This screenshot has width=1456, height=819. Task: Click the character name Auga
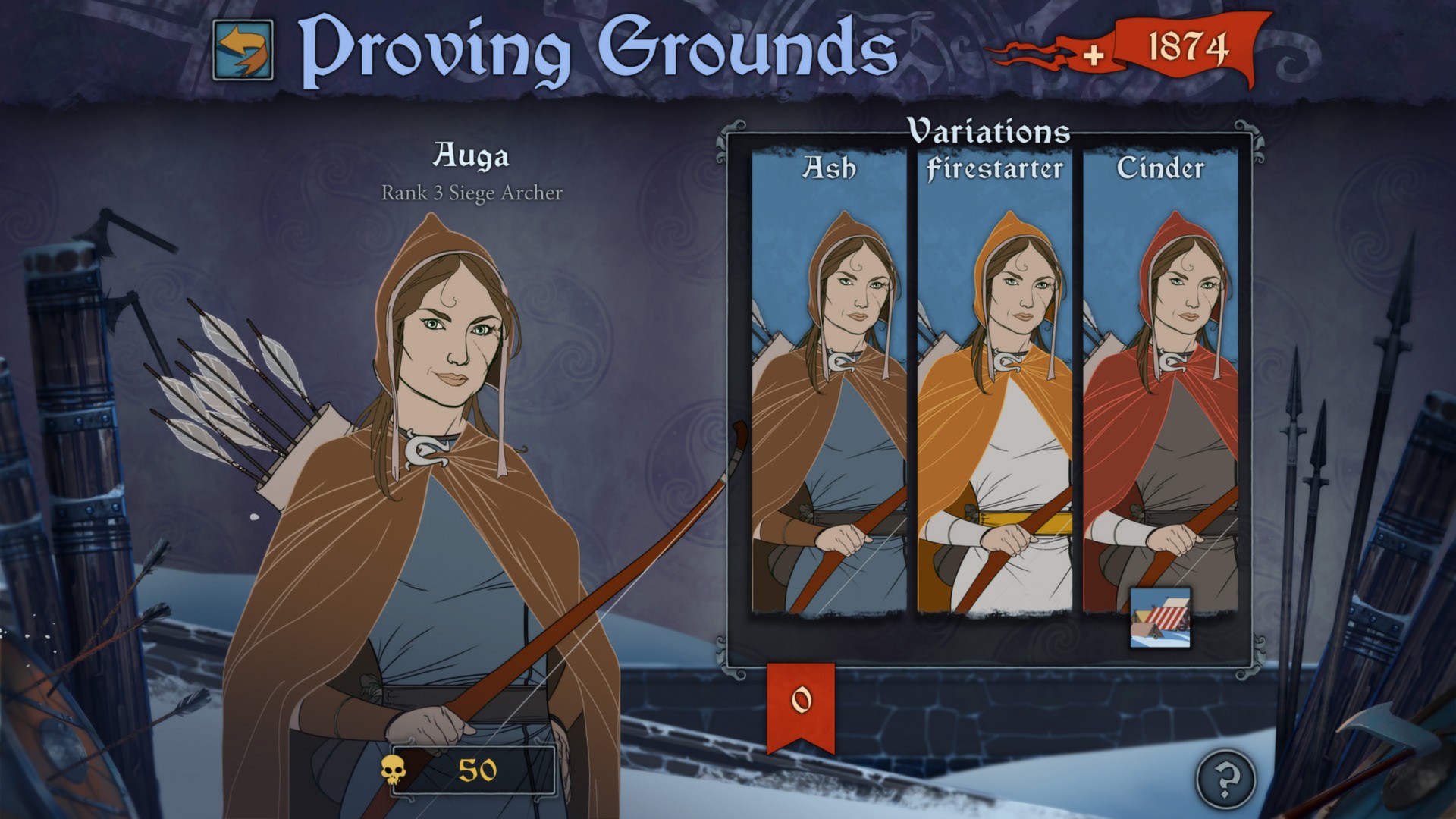[x=472, y=156]
